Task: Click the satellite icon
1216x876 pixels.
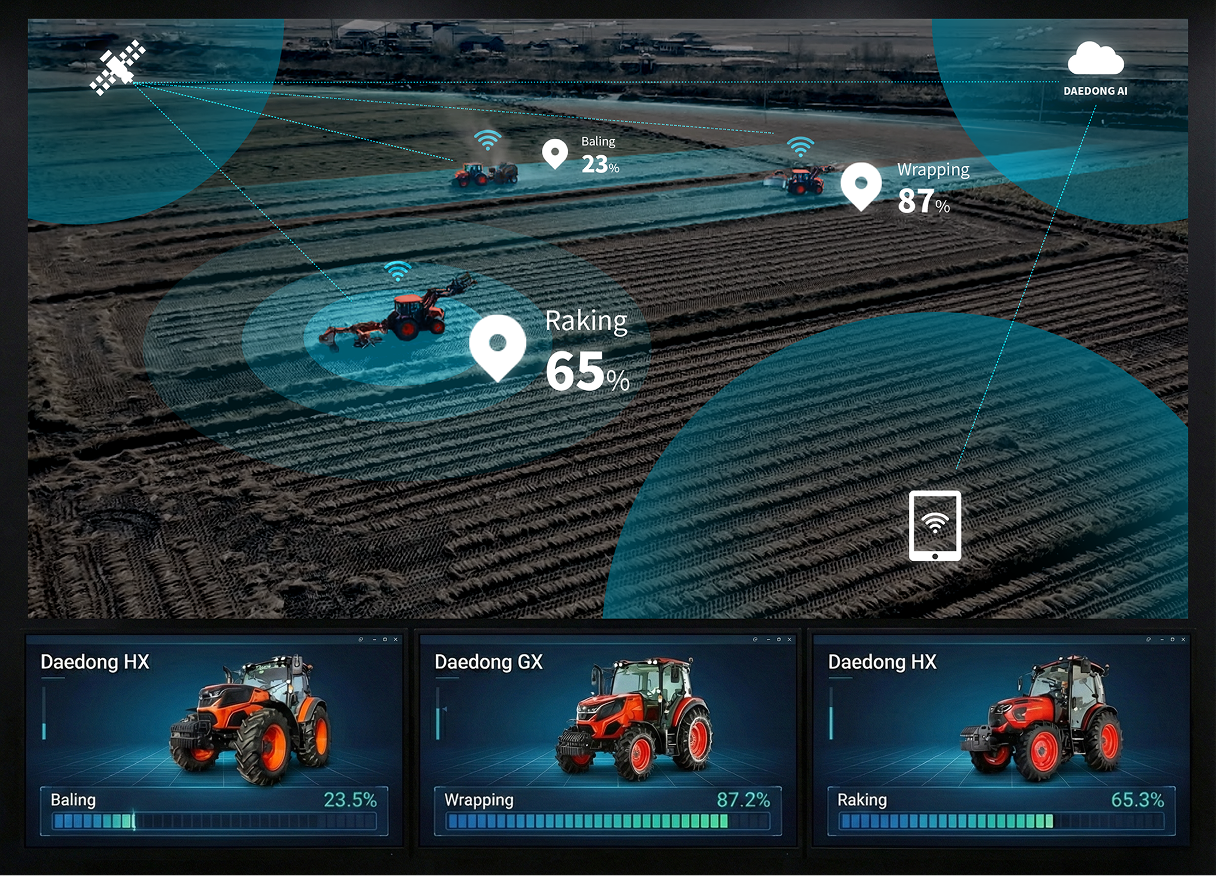Action: point(118,68)
